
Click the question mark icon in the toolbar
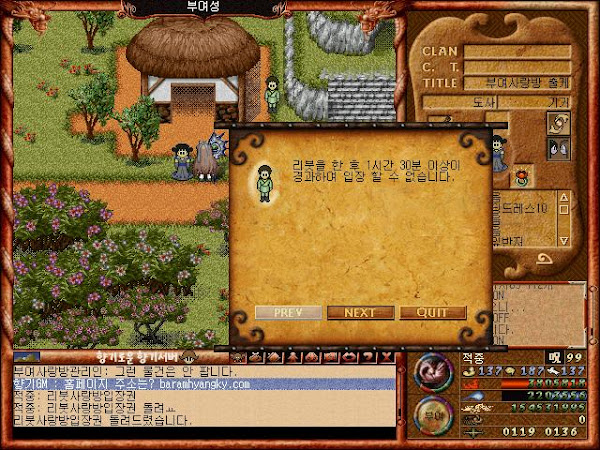(366, 357)
